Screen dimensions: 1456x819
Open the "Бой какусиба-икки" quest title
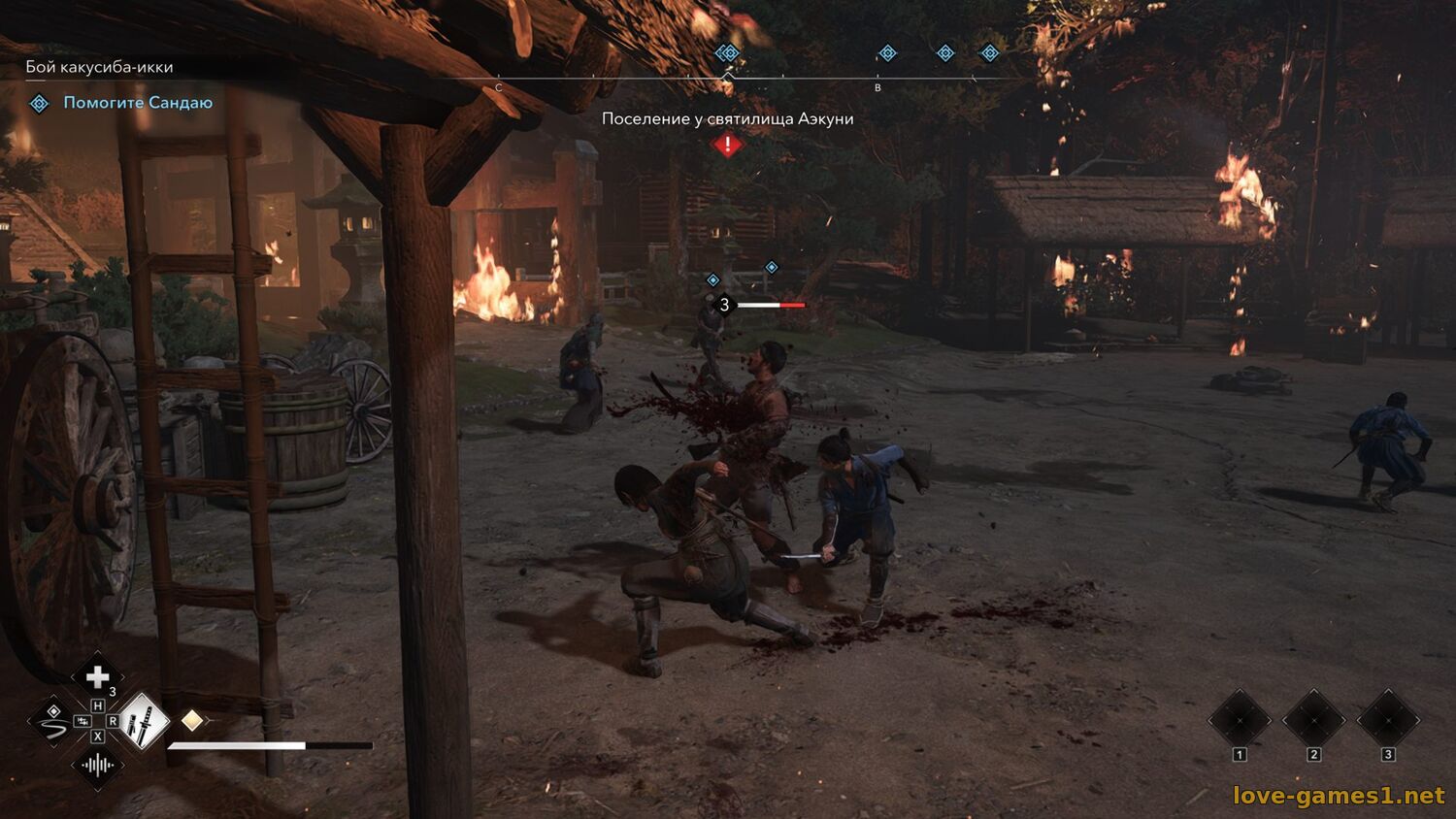tap(99, 67)
